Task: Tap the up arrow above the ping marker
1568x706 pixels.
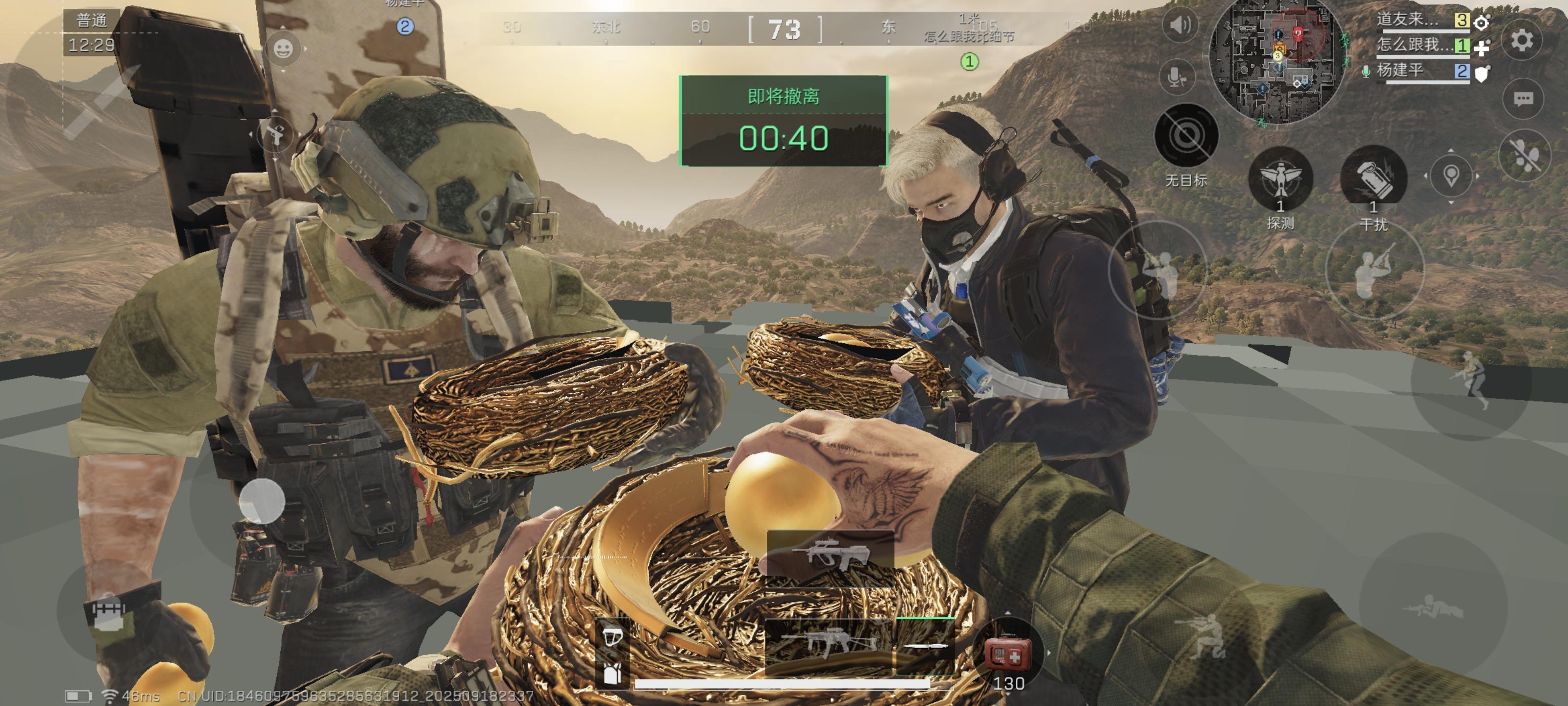Action: coord(1451,151)
